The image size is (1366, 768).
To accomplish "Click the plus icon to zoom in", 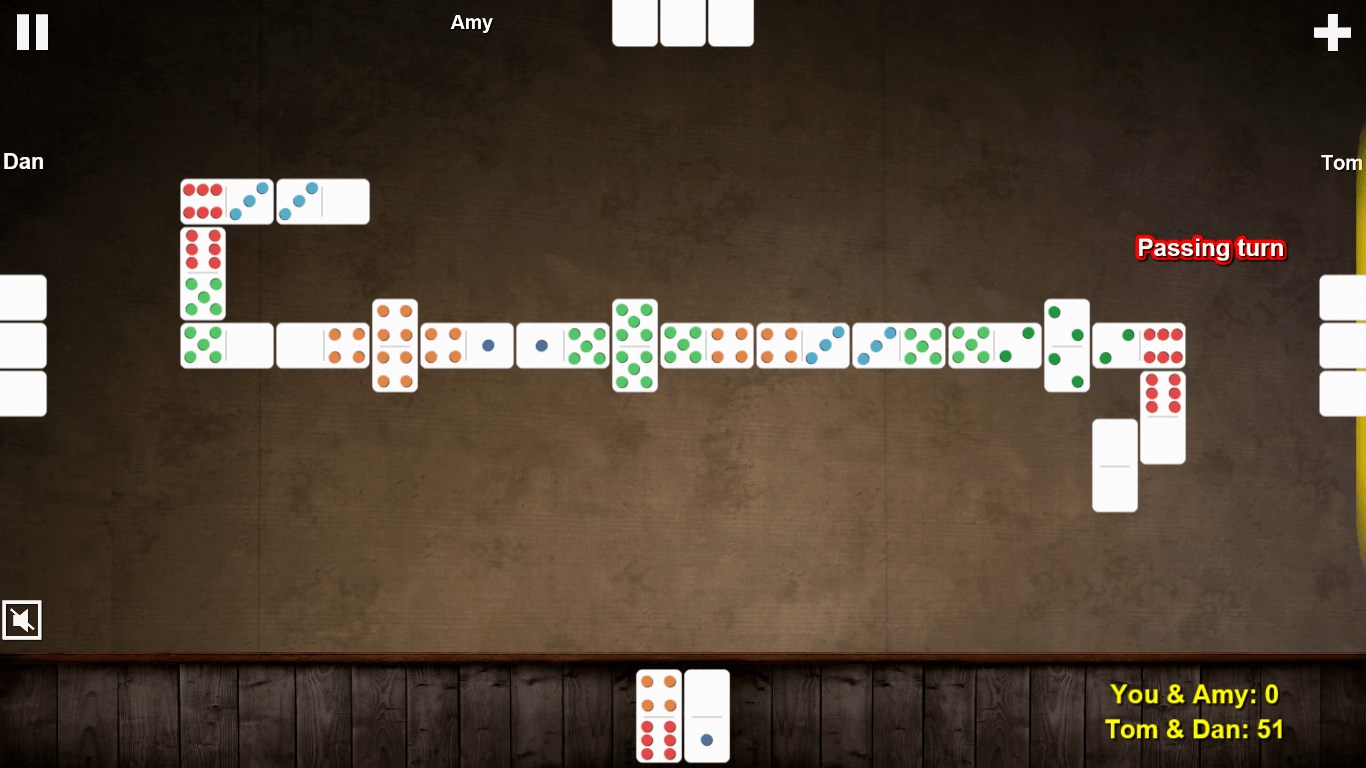I will (x=1331, y=32).
